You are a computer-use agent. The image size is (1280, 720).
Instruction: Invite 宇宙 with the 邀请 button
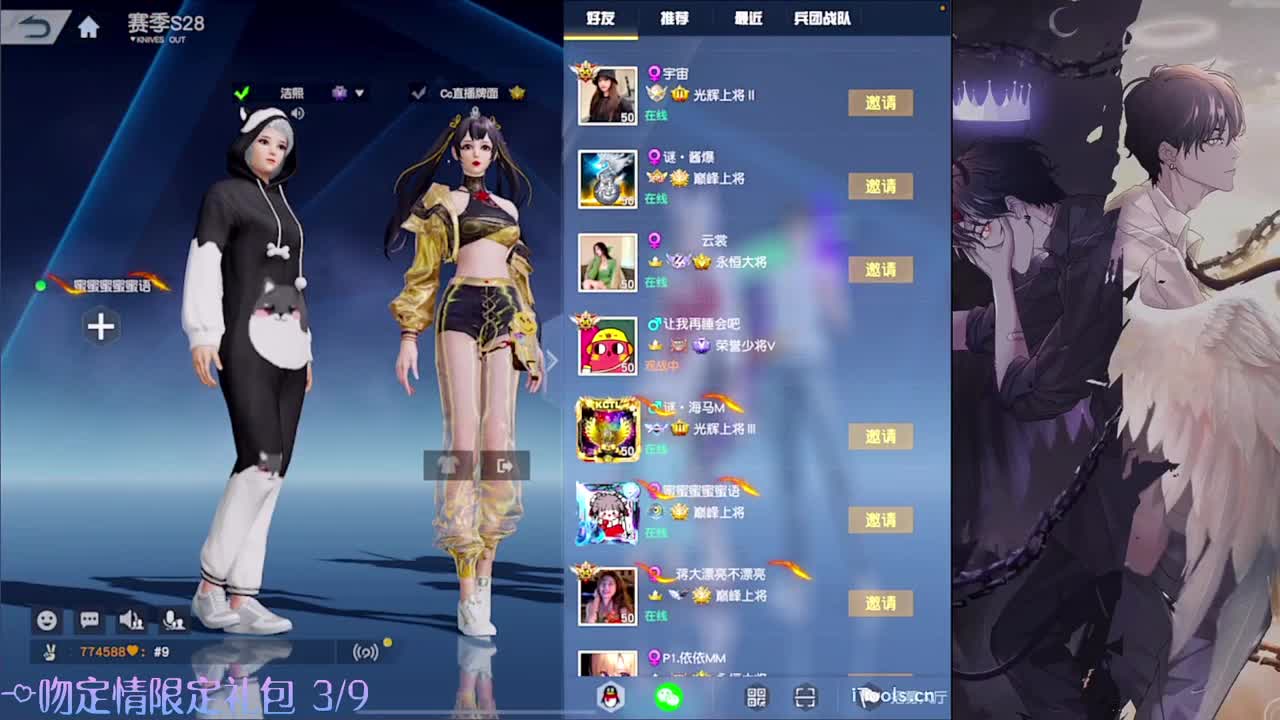pyautogui.click(x=881, y=102)
